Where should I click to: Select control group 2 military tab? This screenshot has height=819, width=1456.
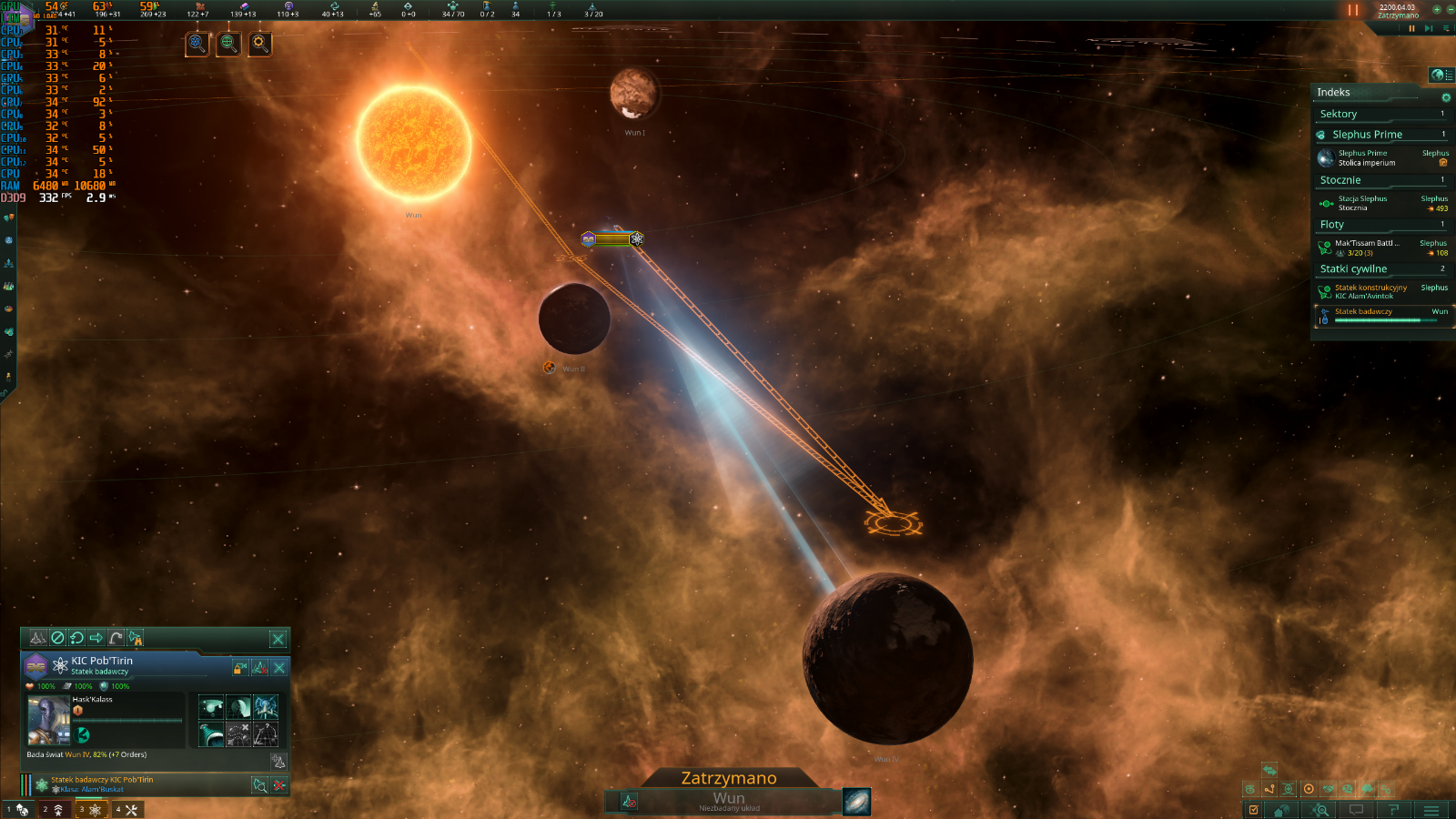54,810
